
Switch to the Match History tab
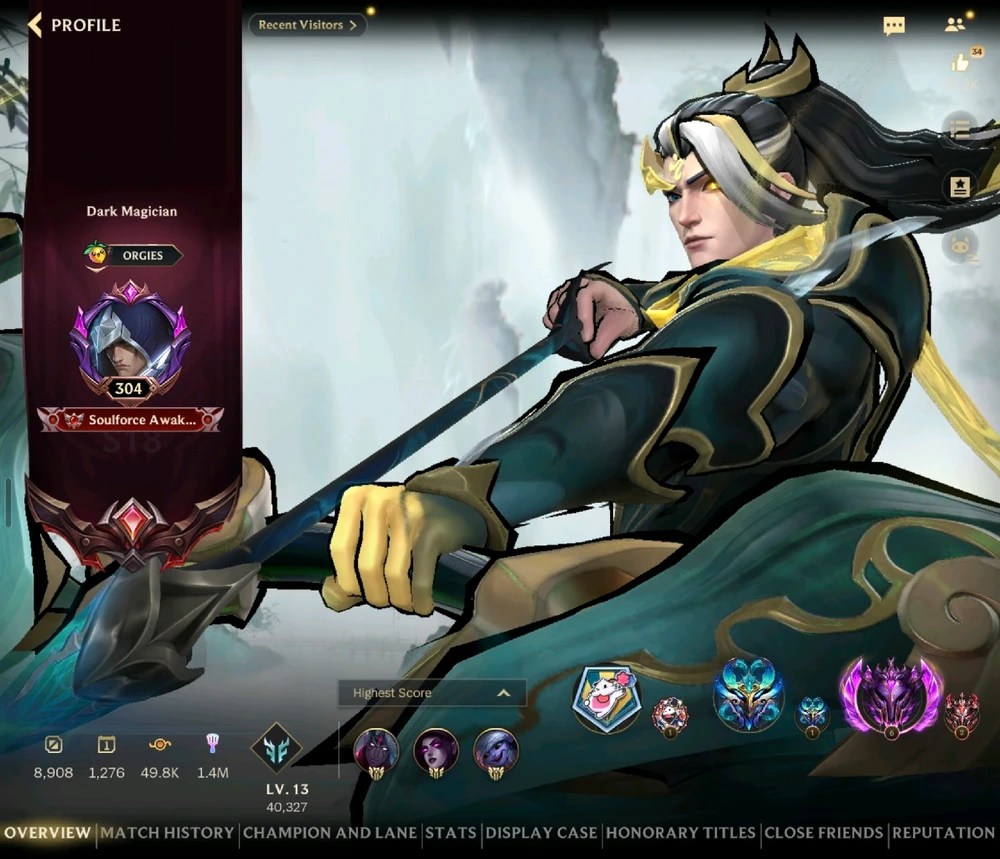[x=167, y=832]
